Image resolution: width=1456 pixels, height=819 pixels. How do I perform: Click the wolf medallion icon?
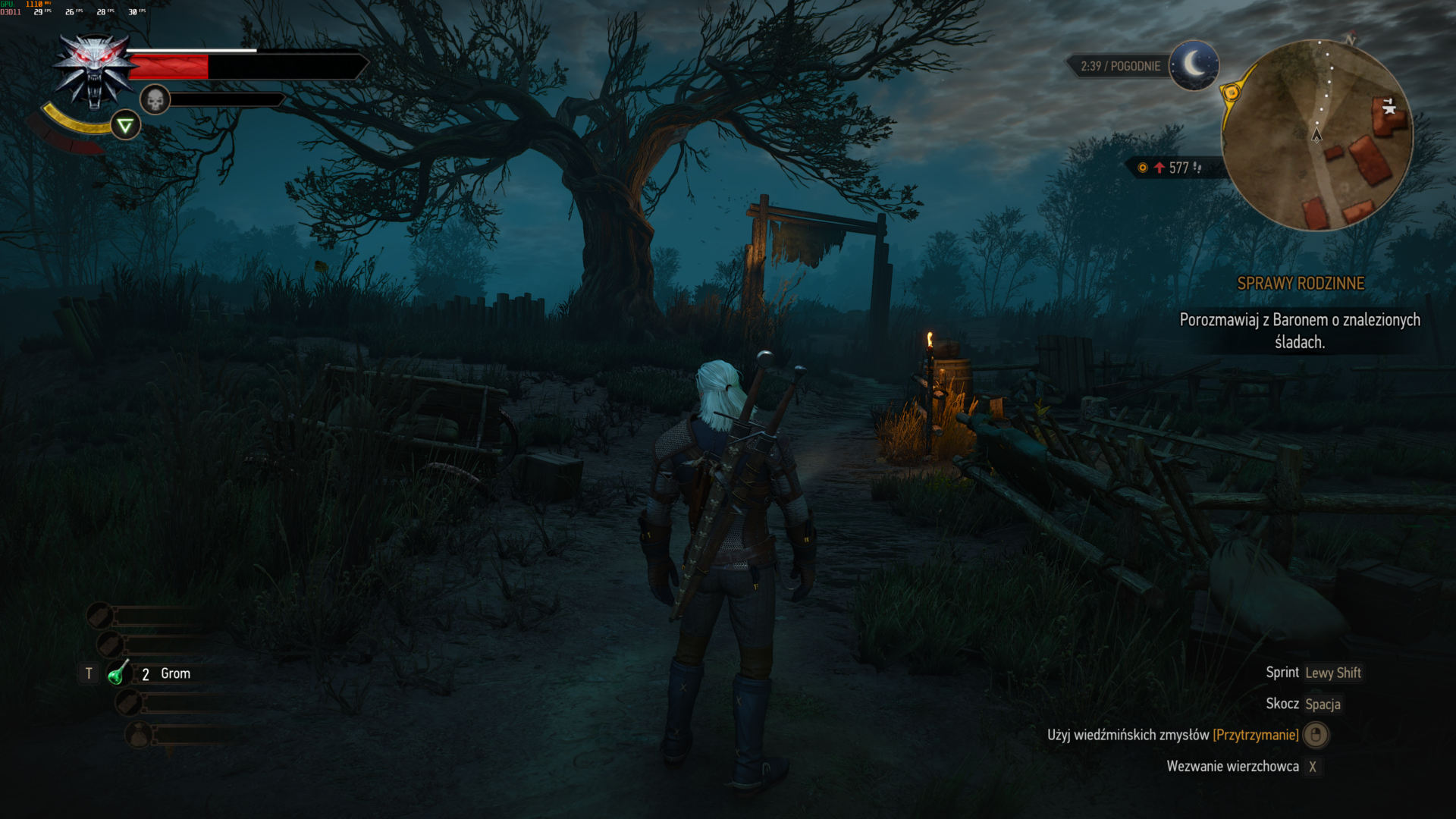coord(95,70)
